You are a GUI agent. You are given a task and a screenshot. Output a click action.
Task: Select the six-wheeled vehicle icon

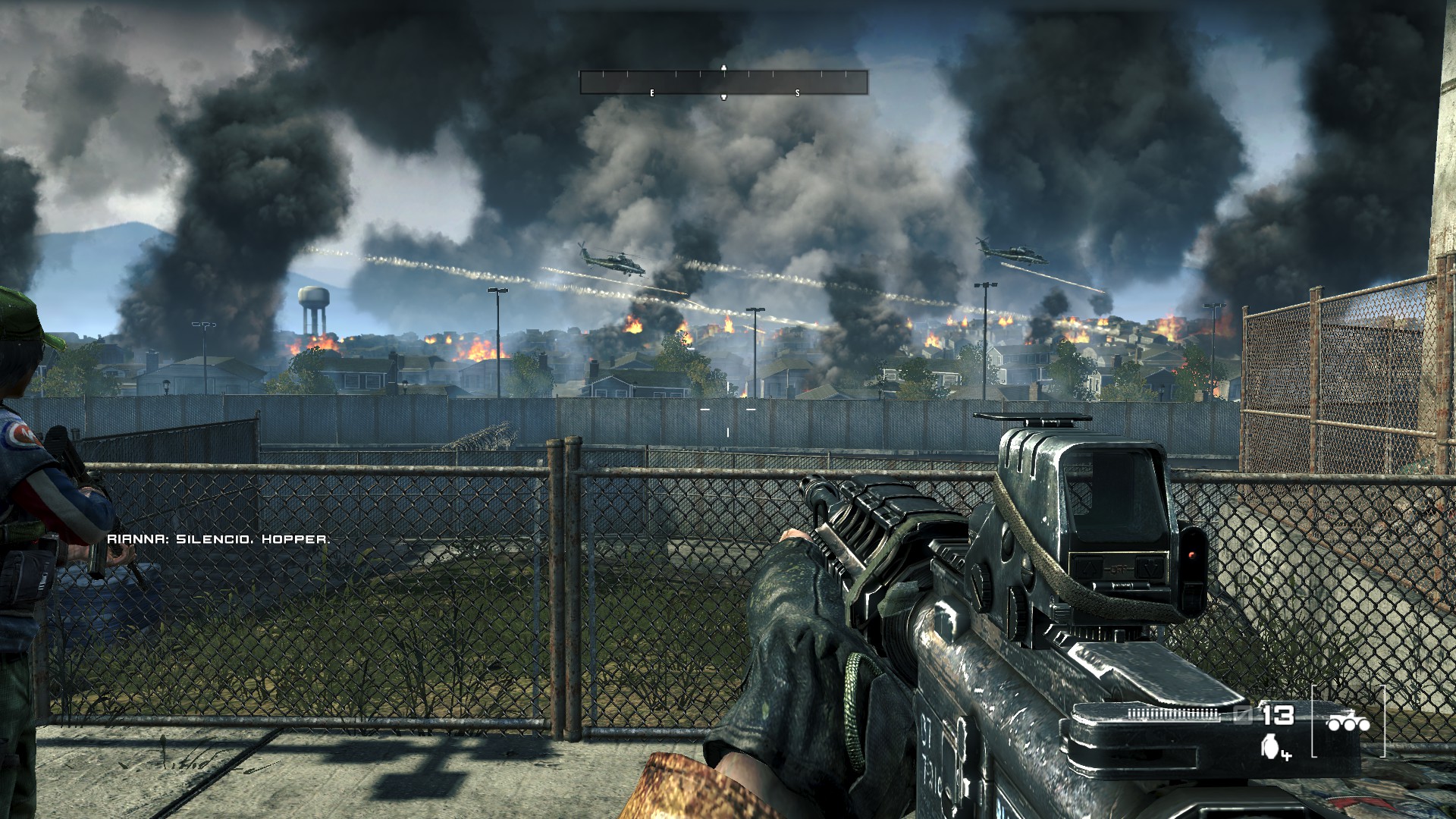tap(1348, 723)
